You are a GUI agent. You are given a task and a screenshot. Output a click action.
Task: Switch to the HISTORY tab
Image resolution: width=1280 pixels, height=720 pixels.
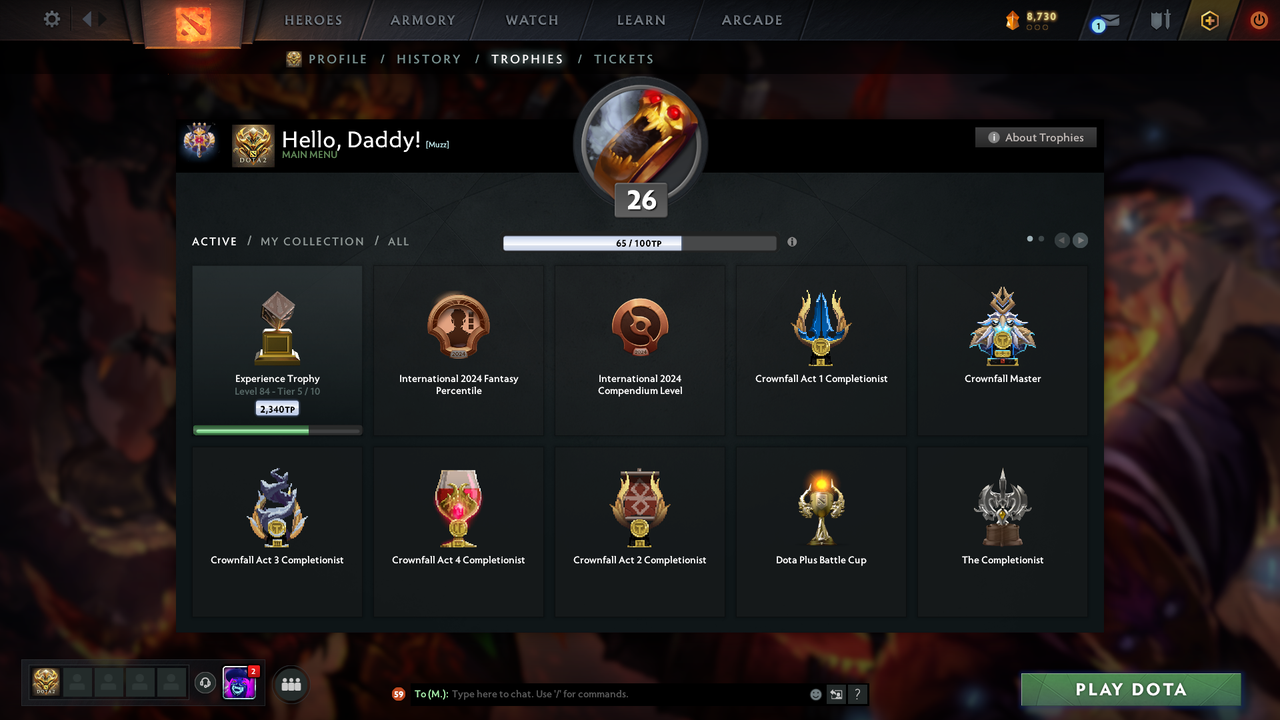428,59
